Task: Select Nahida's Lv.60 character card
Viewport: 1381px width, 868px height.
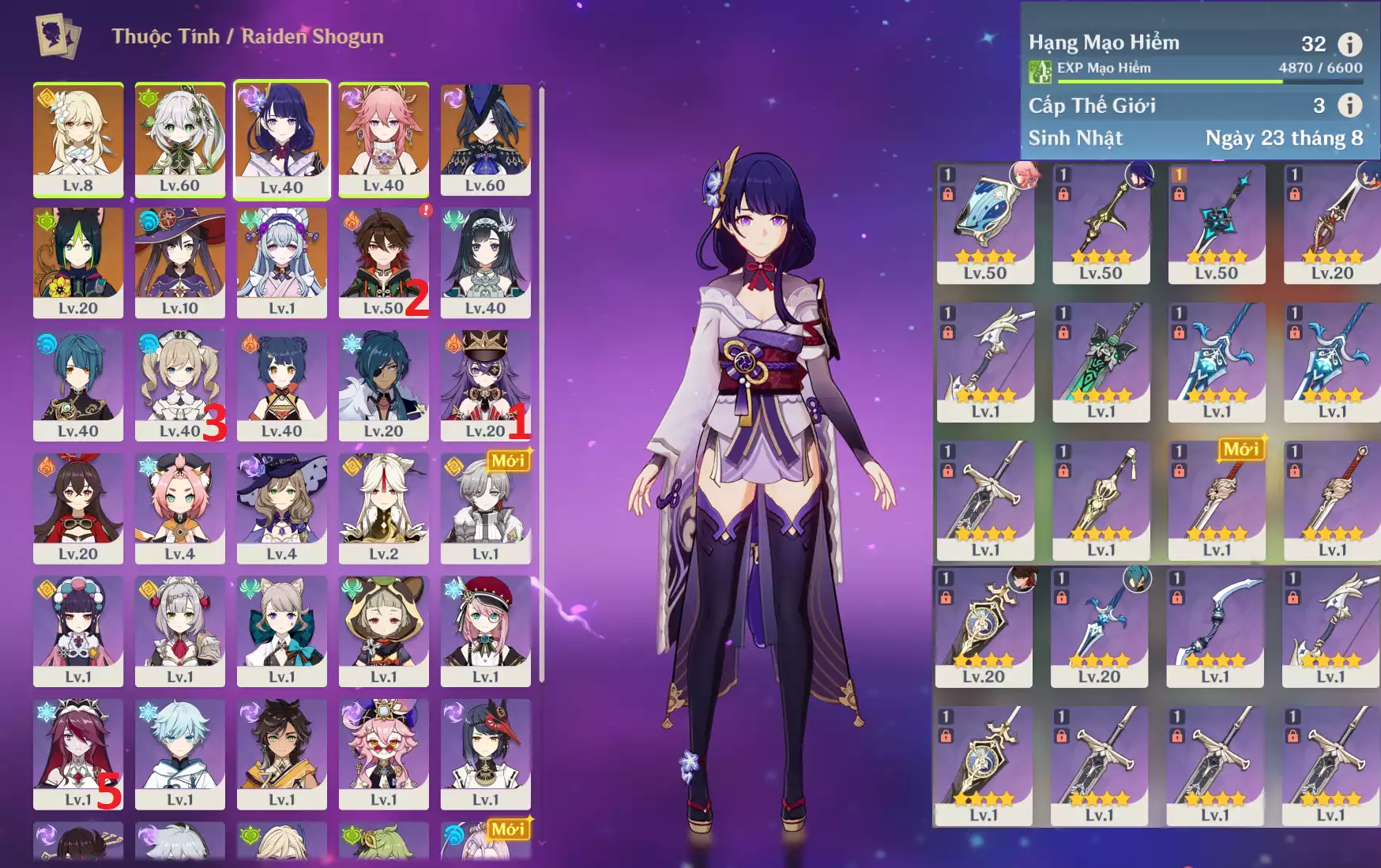Action: 180,138
